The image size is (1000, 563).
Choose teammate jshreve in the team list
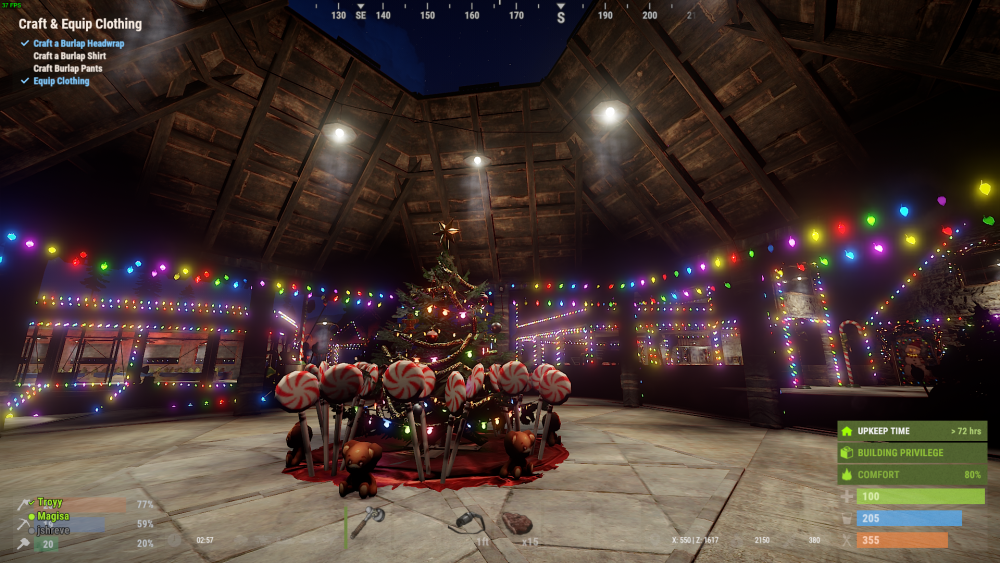52,530
